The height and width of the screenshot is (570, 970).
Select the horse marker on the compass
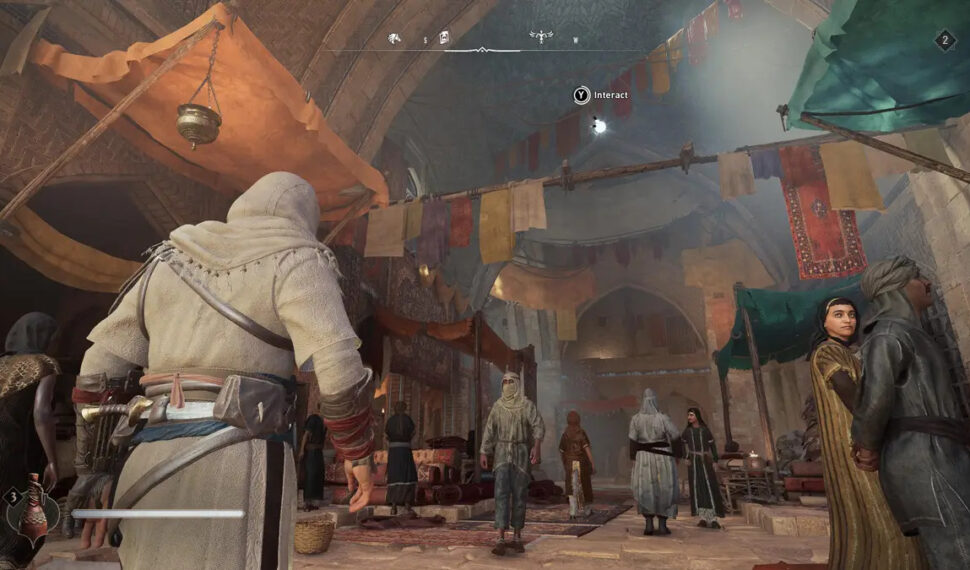click(395, 39)
